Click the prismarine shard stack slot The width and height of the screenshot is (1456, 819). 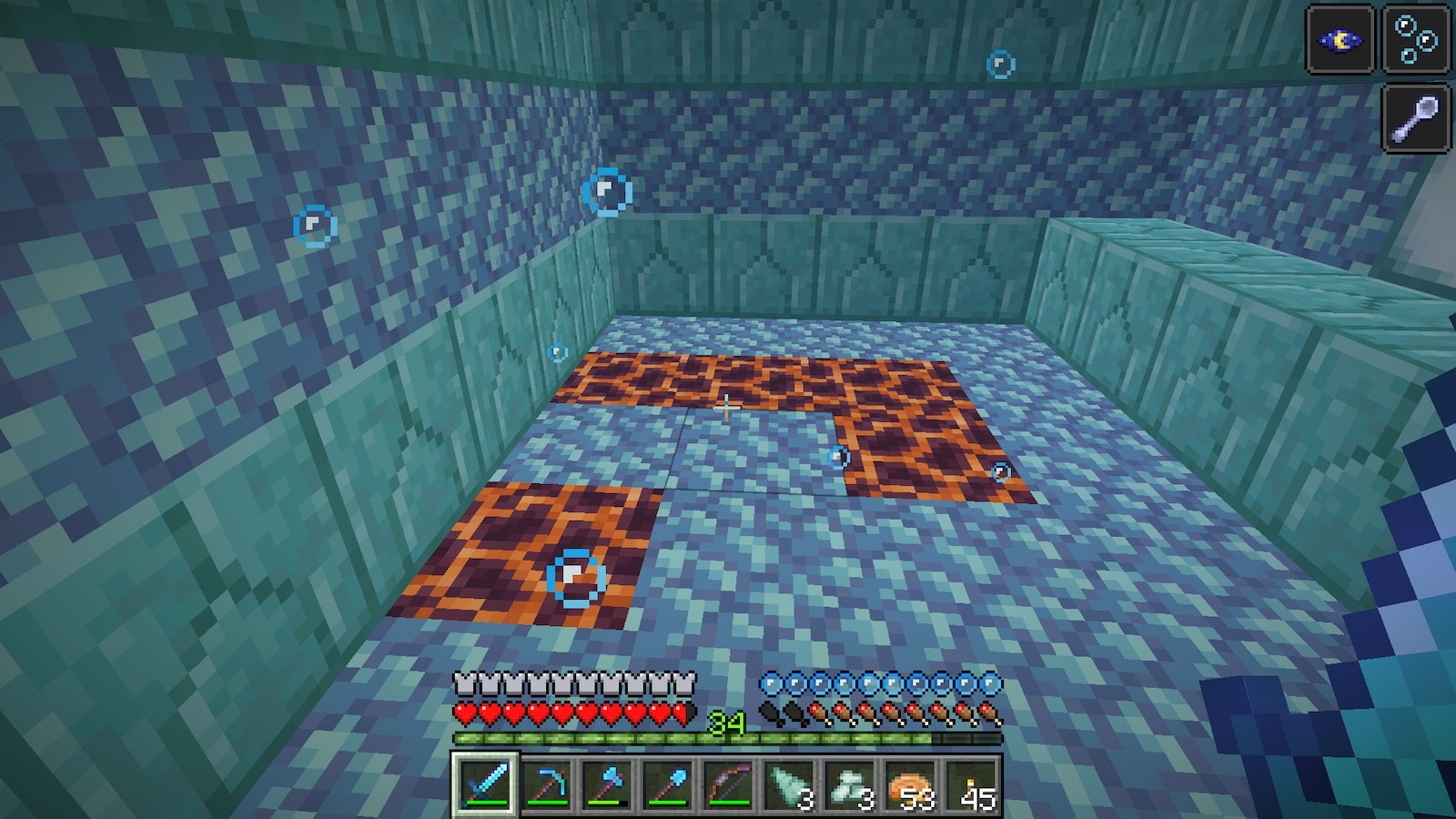pyautogui.click(x=789, y=784)
